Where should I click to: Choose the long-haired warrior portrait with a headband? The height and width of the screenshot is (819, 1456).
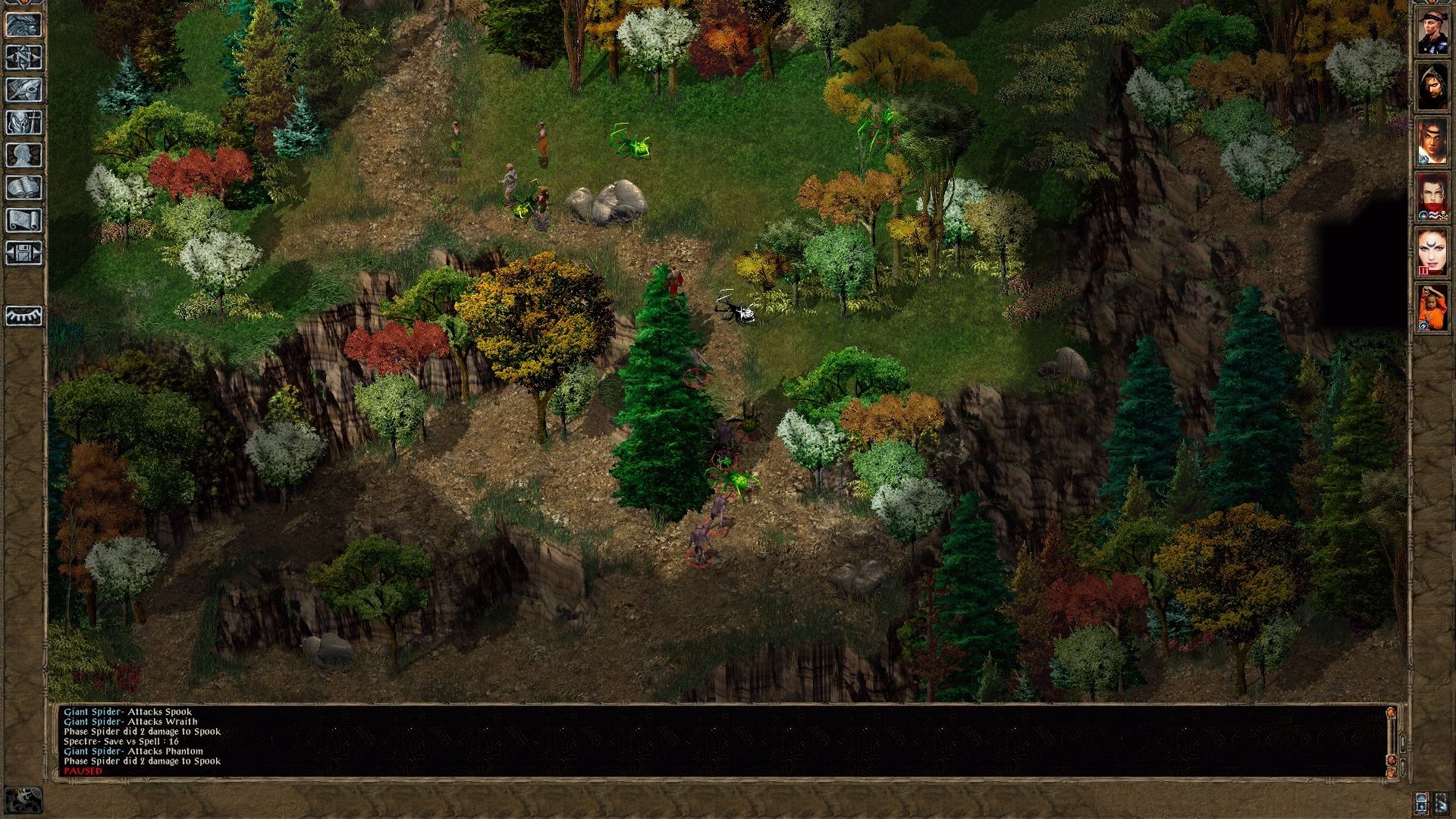point(1432,142)
